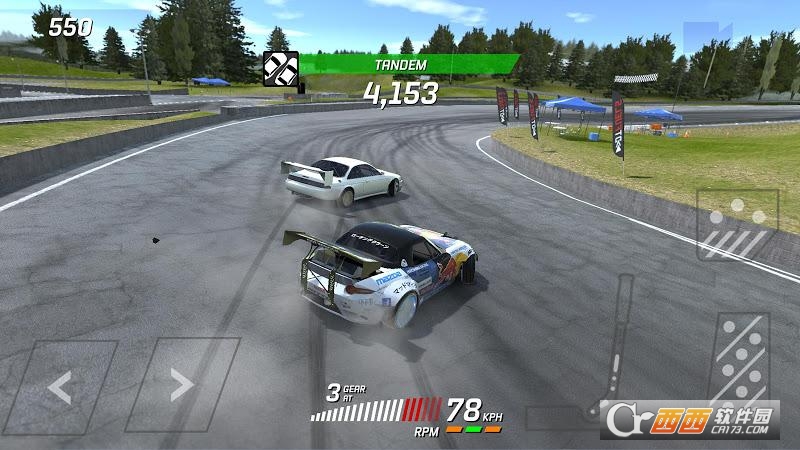Hit the brake pedal
Viewport: 800px width, 450px height.
pyautogui.click(x=737, y=225)
